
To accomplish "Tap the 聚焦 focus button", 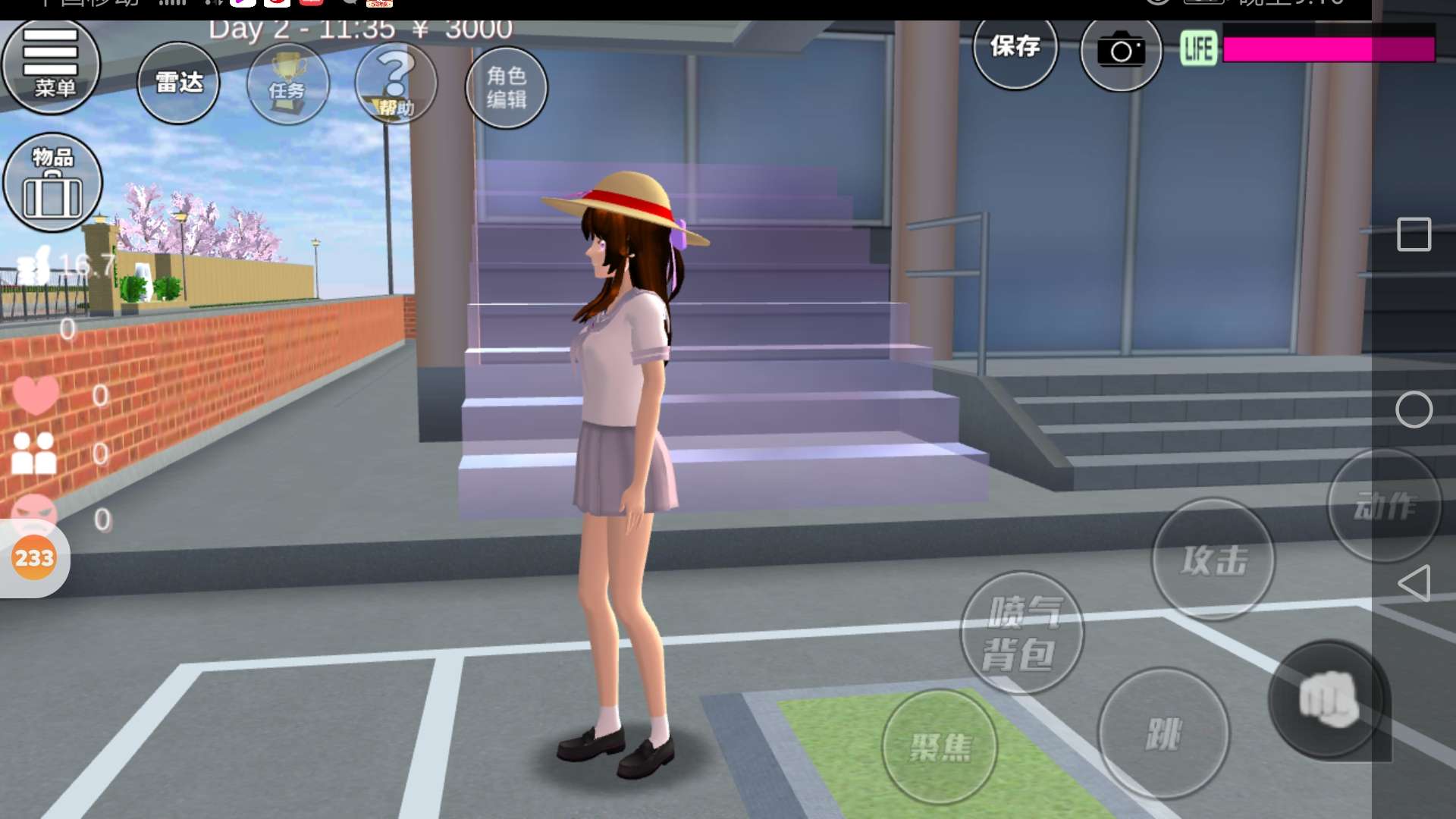I will [x=940, y=747].
